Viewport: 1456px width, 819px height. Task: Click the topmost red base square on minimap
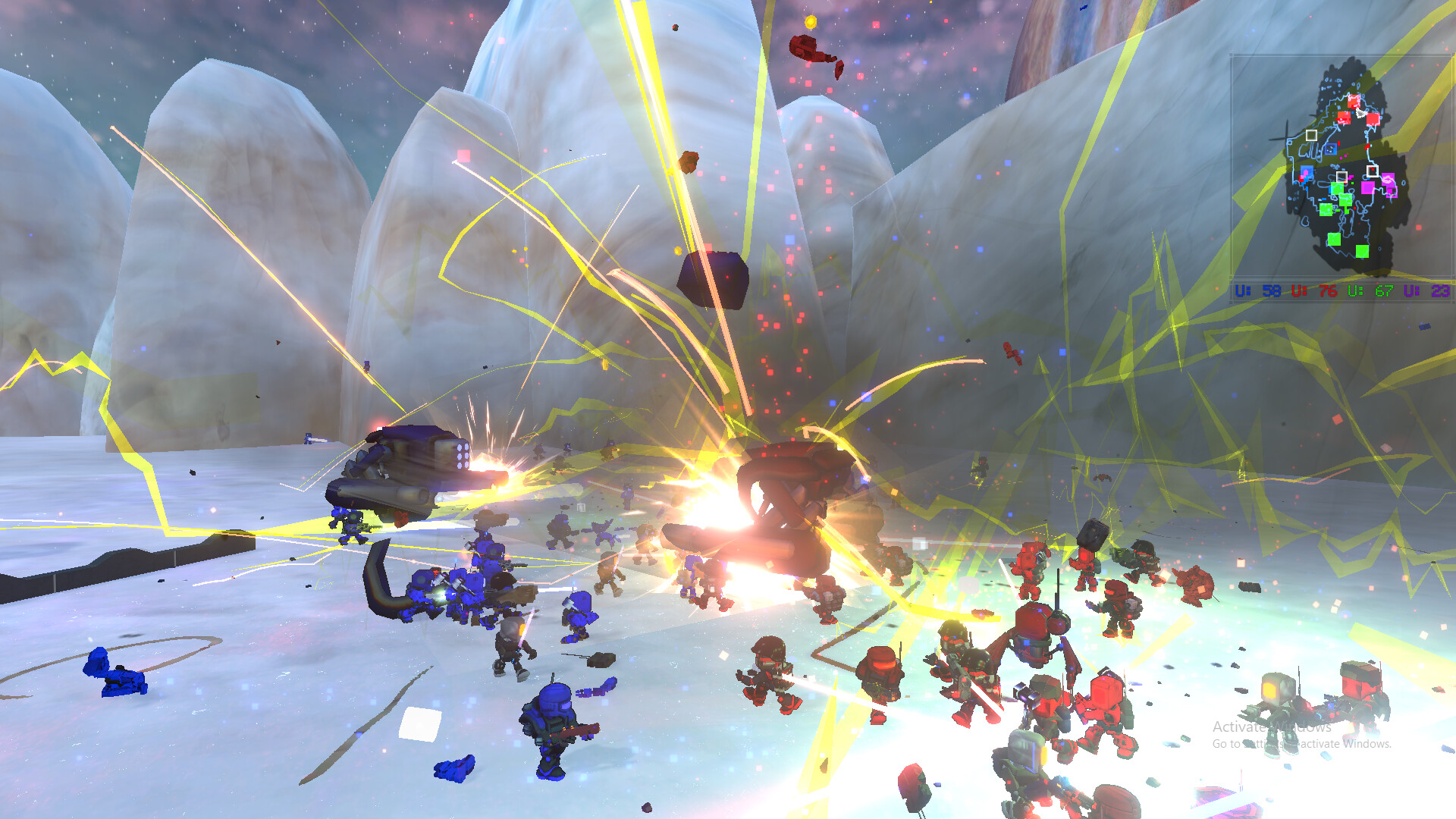tap(1354, 101)
